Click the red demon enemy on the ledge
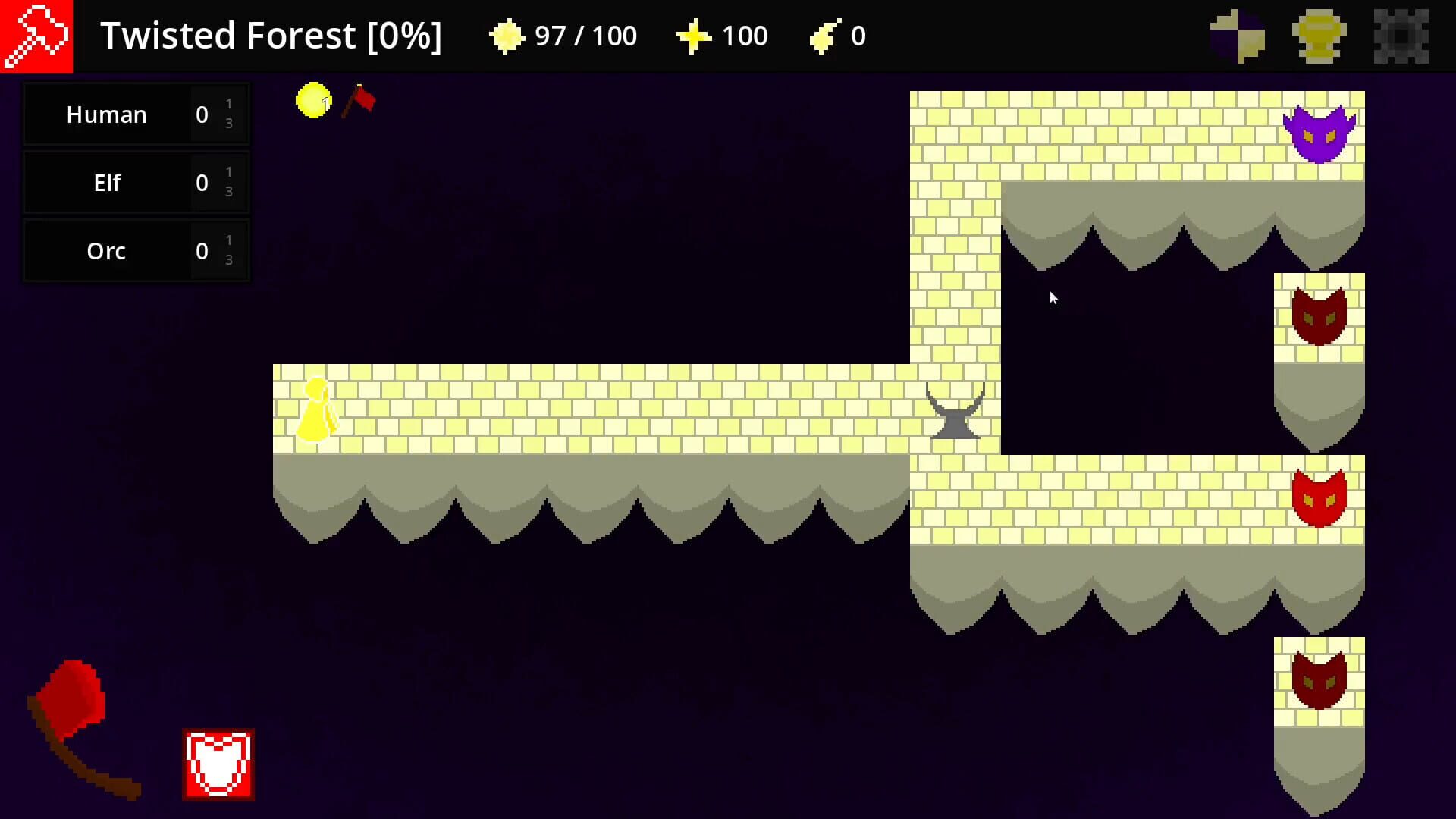Screen dimensions: 1456x819 point(1318,497)
